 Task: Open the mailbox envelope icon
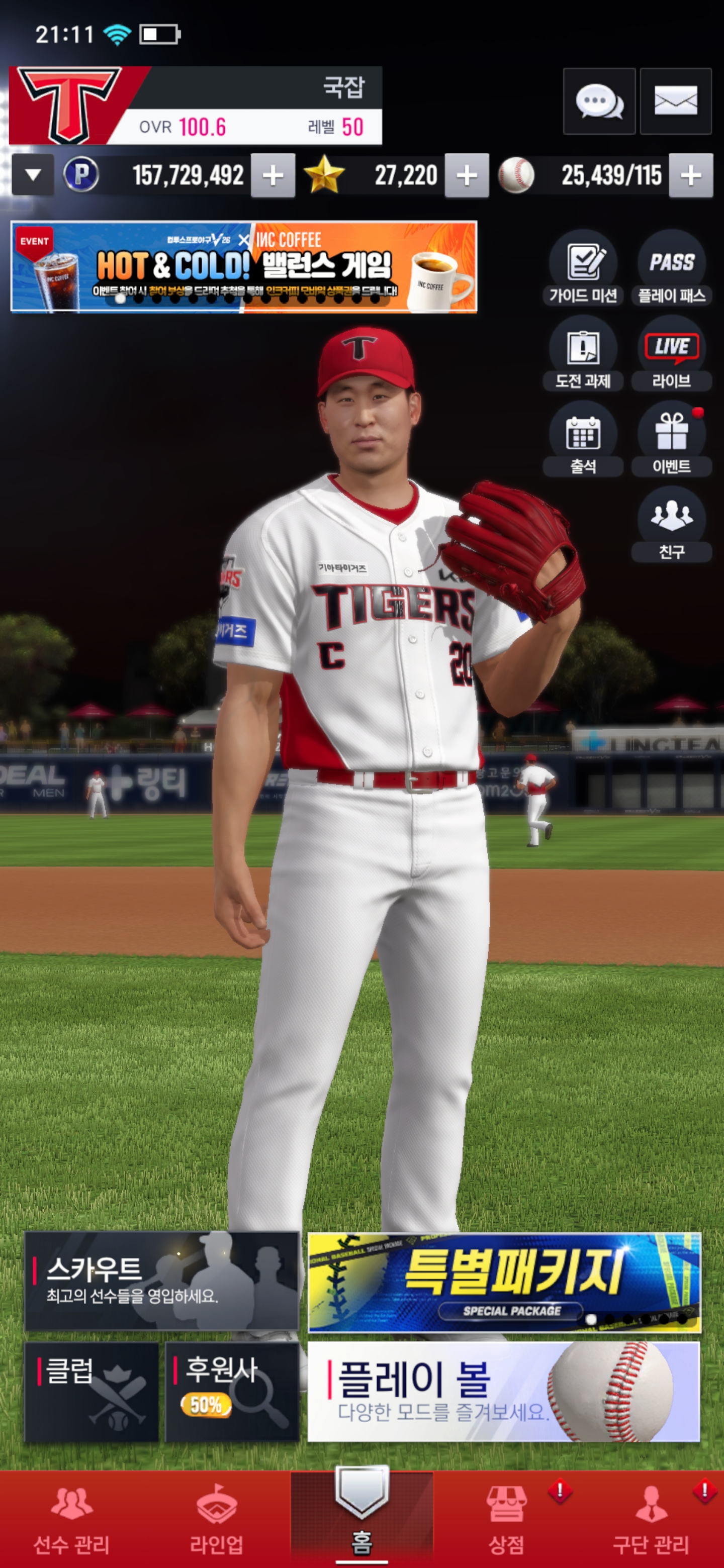675,101
